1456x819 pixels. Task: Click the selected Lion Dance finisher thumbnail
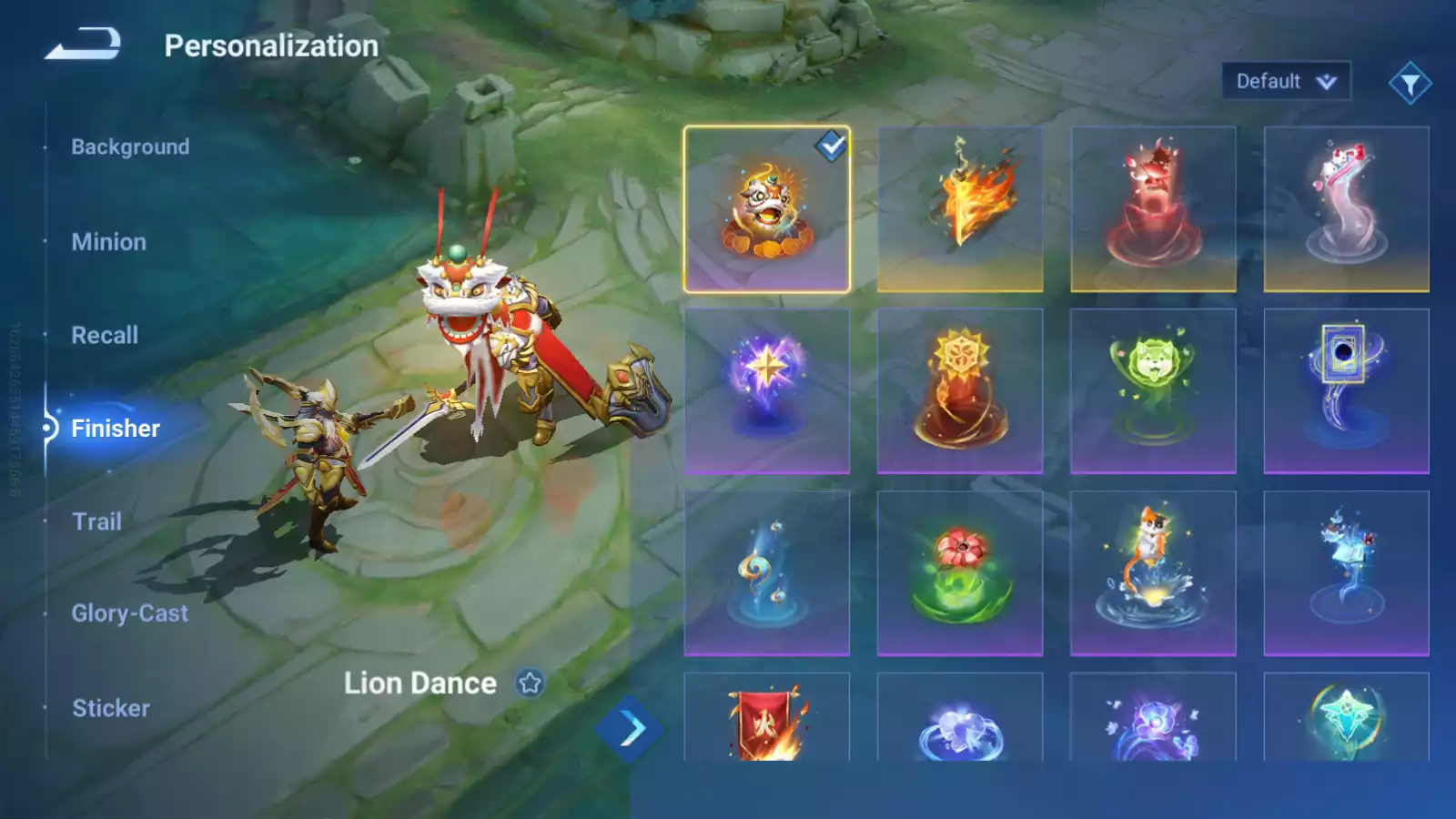(767, 206)
